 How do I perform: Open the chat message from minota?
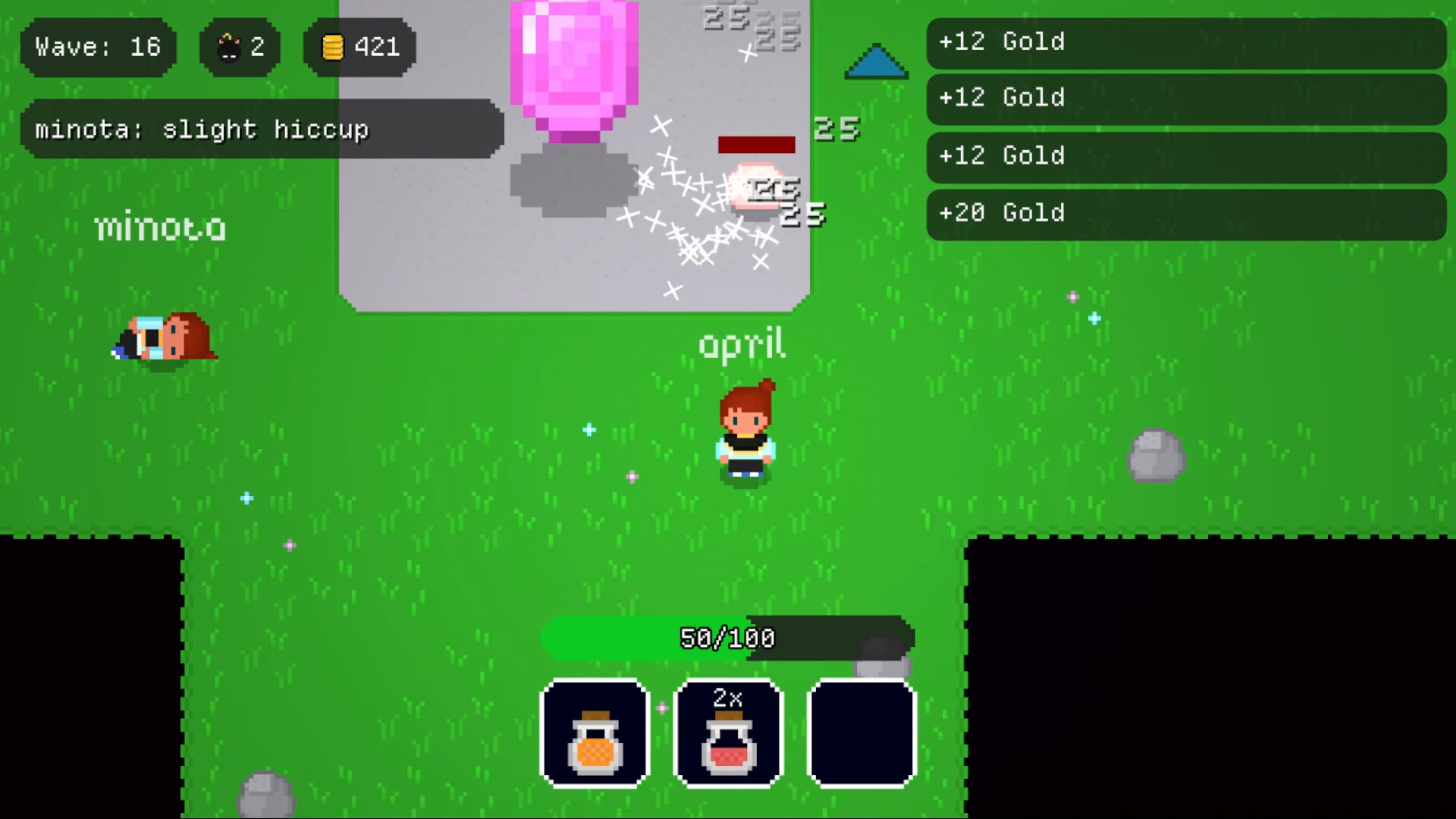(x=262, y=129)
